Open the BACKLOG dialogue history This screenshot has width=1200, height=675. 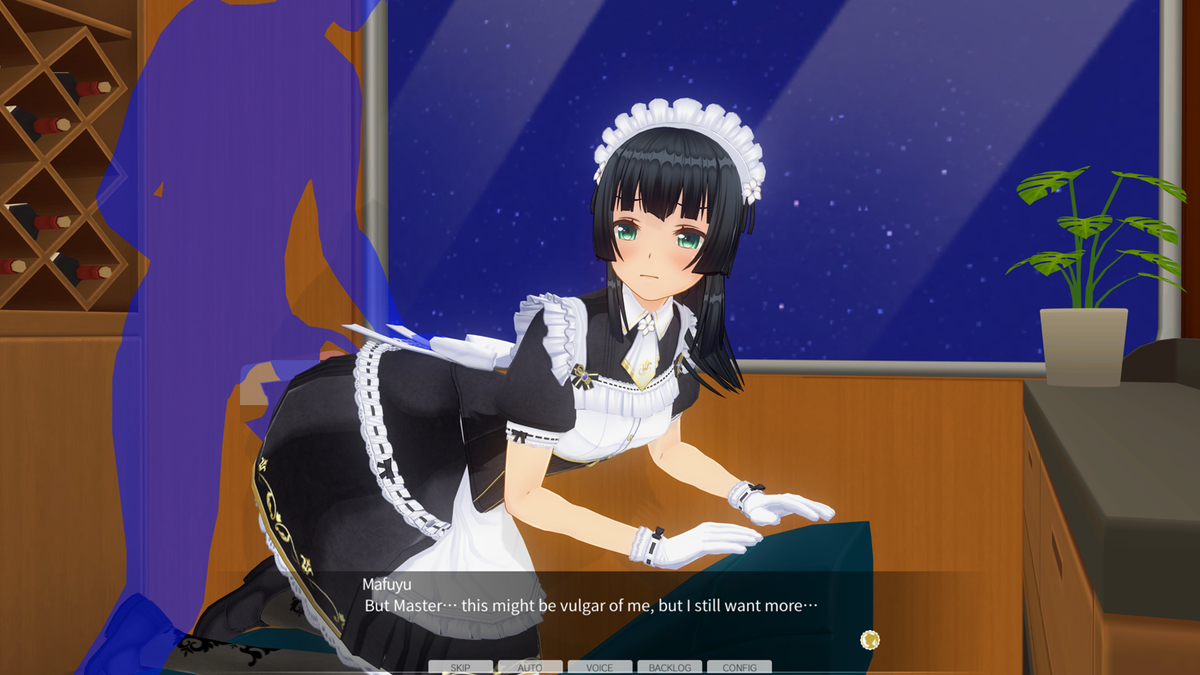669,667
